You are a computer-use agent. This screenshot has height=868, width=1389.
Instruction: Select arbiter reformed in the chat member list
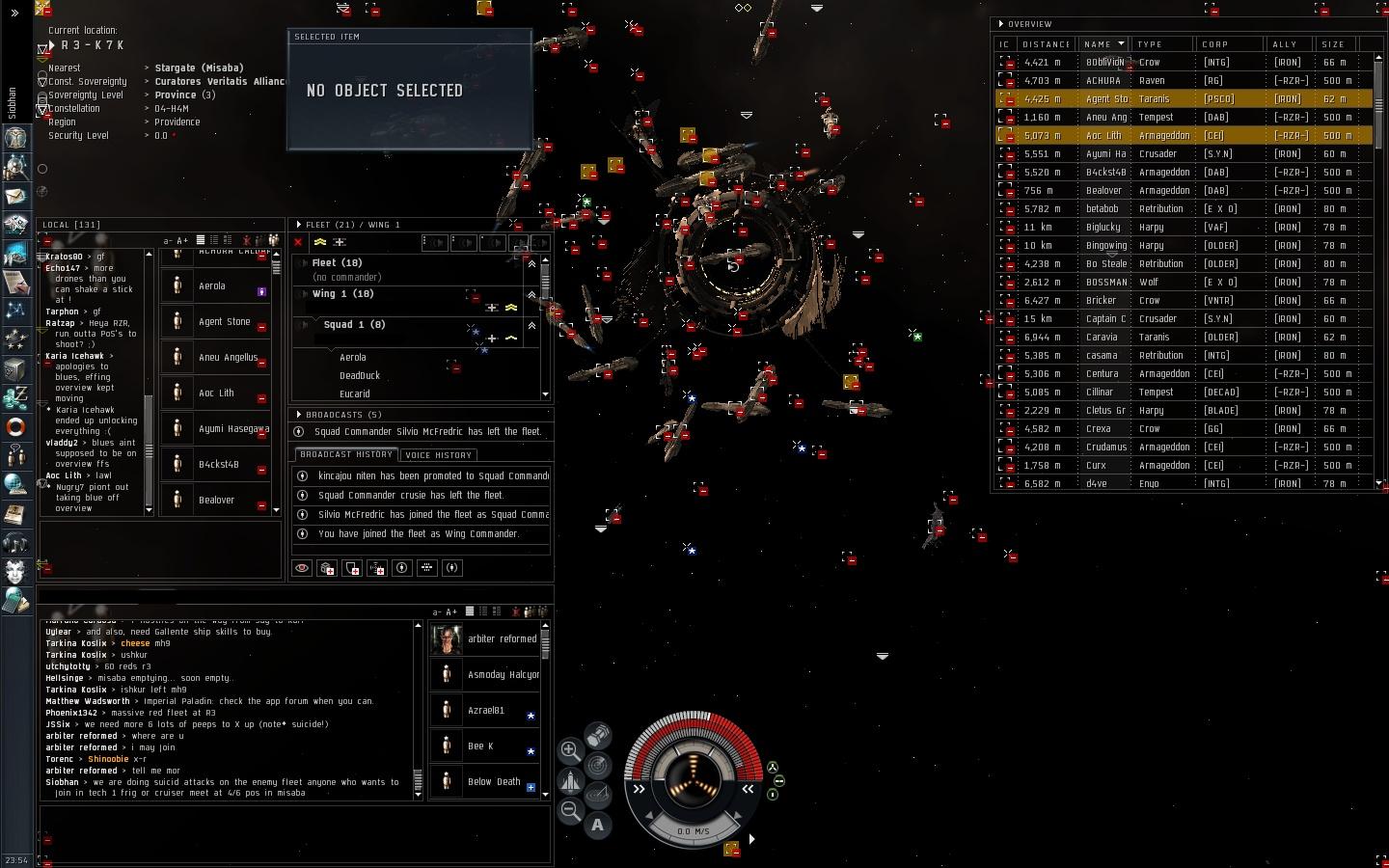coord(501,638)
